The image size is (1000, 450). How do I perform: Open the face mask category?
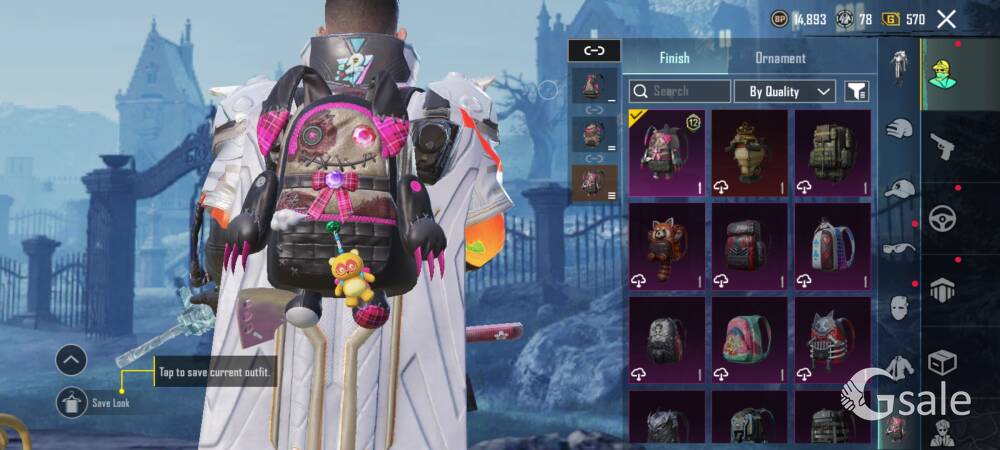[900, 307]
